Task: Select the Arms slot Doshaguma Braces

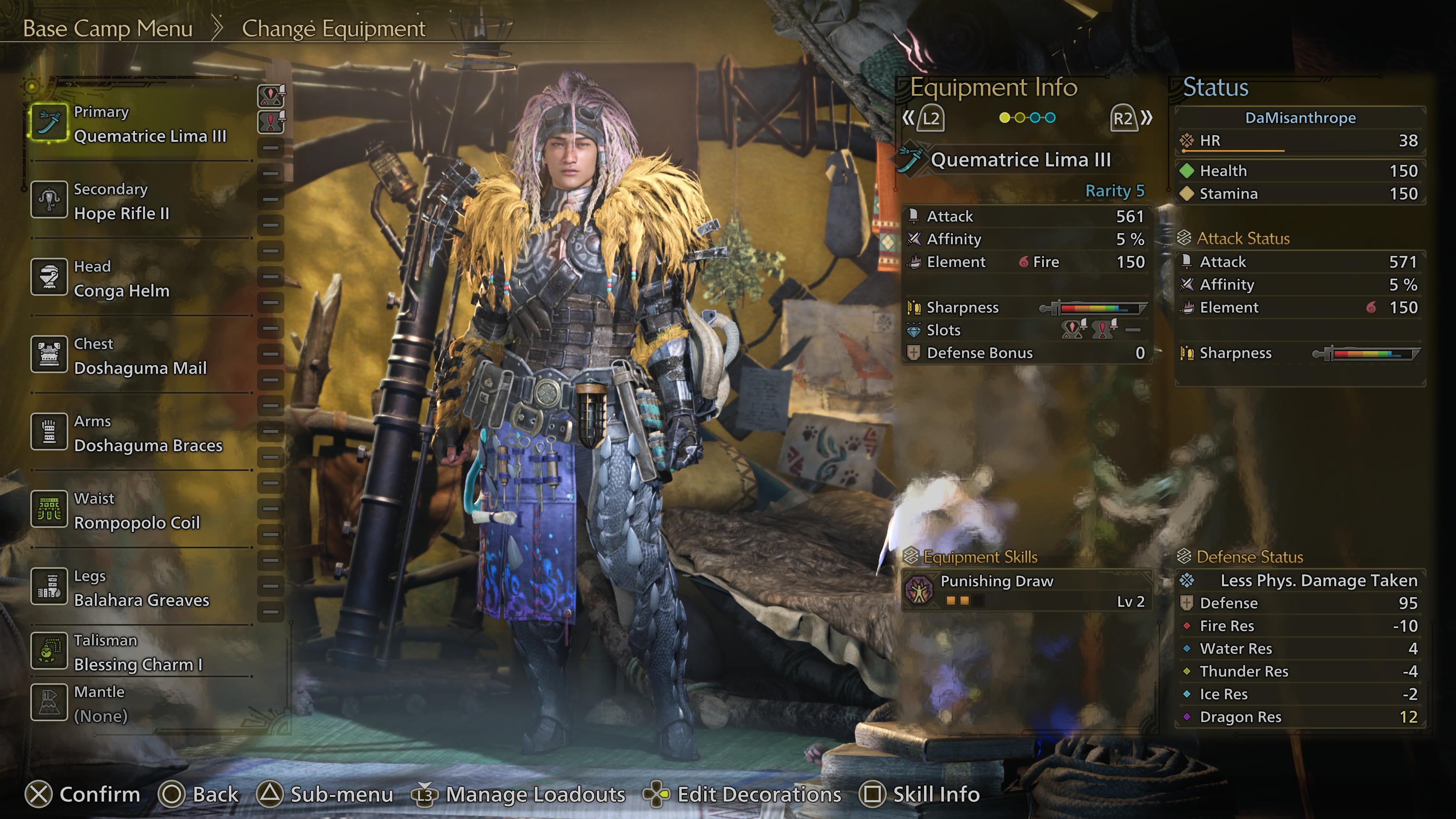Action: click(141, 433)
